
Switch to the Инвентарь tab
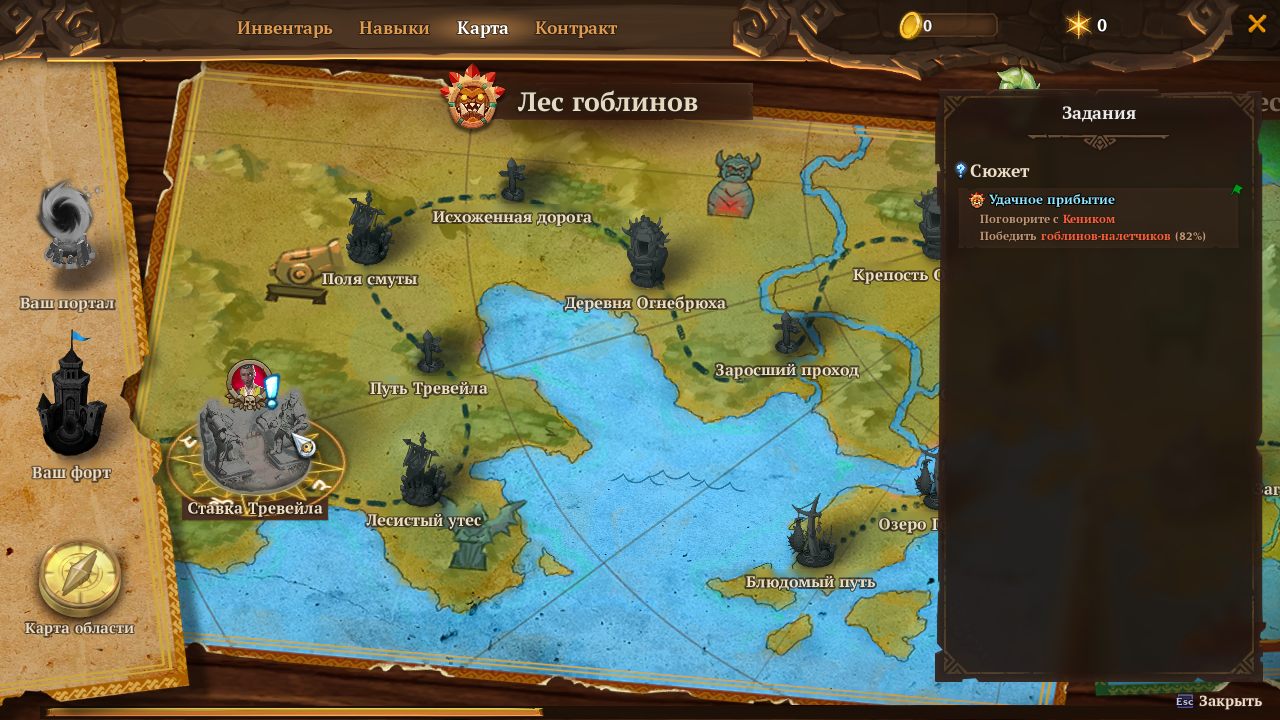[284, 28]
